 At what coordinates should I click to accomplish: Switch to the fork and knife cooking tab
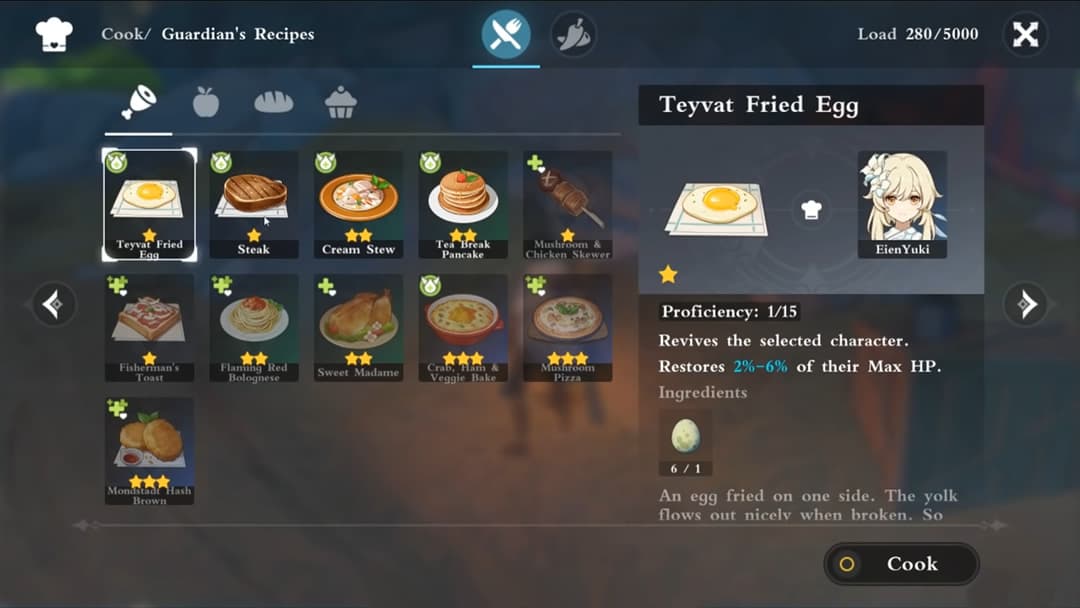(506, 35)
